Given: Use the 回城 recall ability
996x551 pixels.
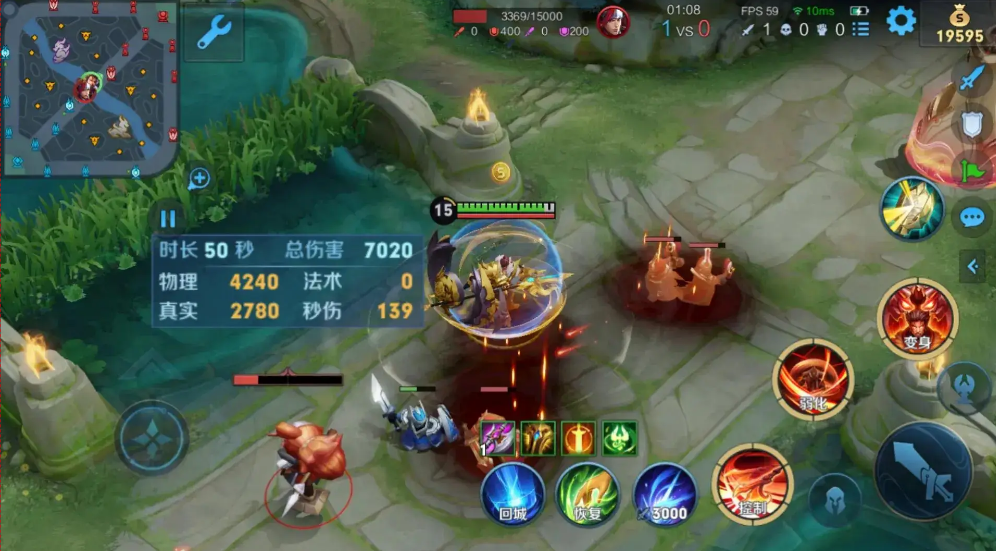Looking at the screenshot, I should 513,493.
